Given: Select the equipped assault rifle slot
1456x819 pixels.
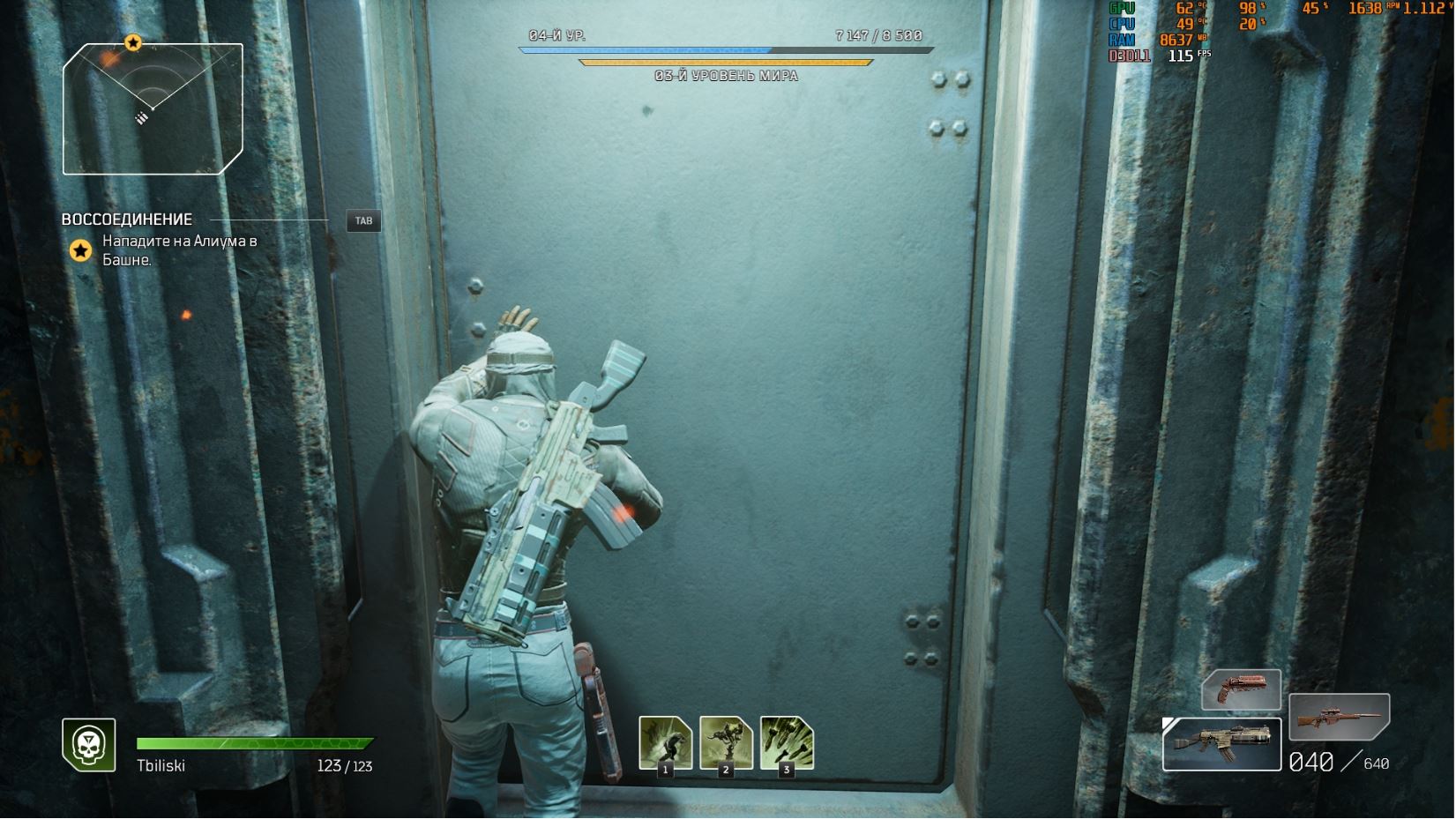Looking at the screenshot, I should [1221, 745].
